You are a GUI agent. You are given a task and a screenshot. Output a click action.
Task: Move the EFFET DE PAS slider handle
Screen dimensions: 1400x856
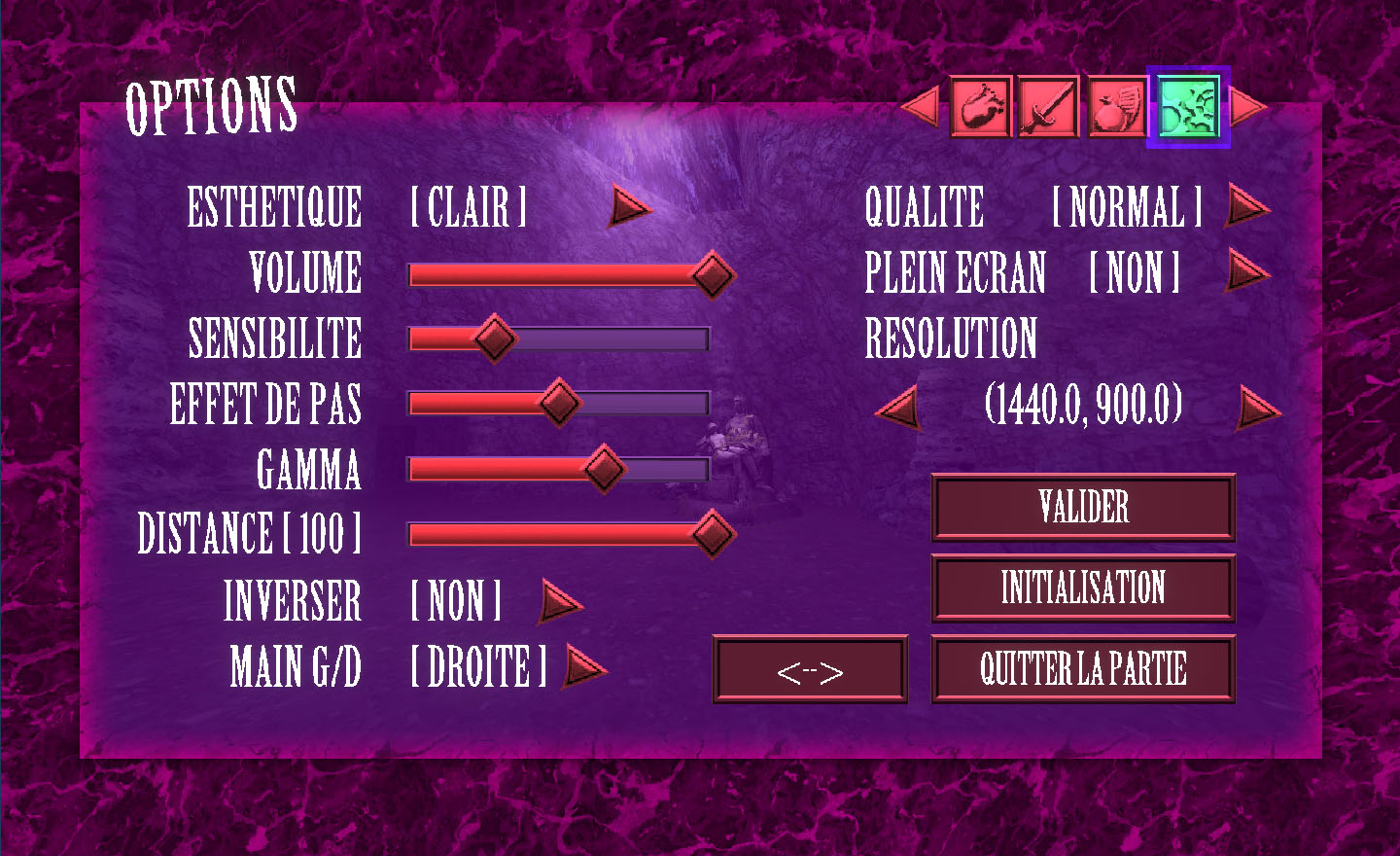point(559,403)
